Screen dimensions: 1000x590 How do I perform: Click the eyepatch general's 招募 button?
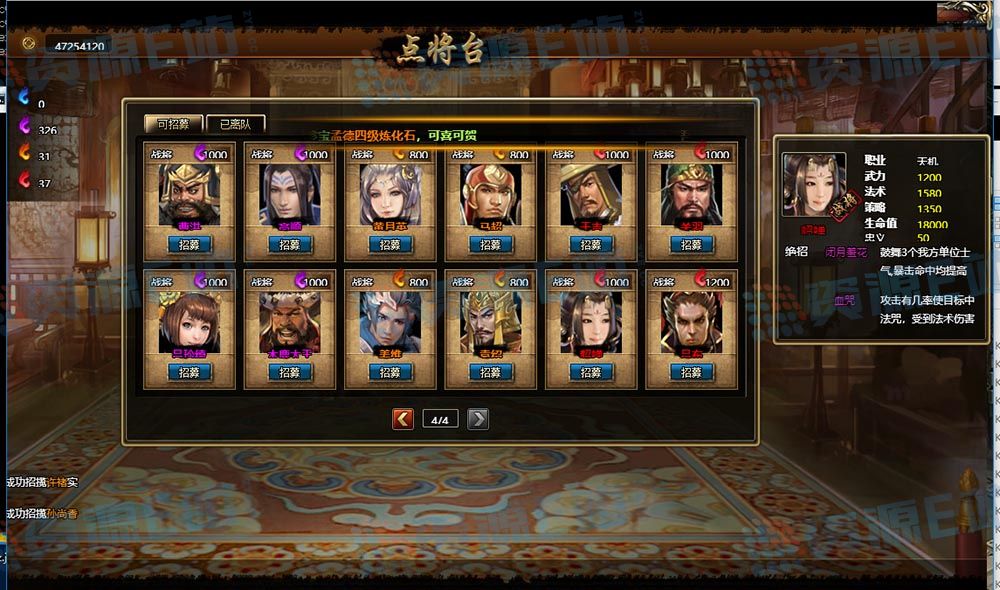(x=591, y=244)
